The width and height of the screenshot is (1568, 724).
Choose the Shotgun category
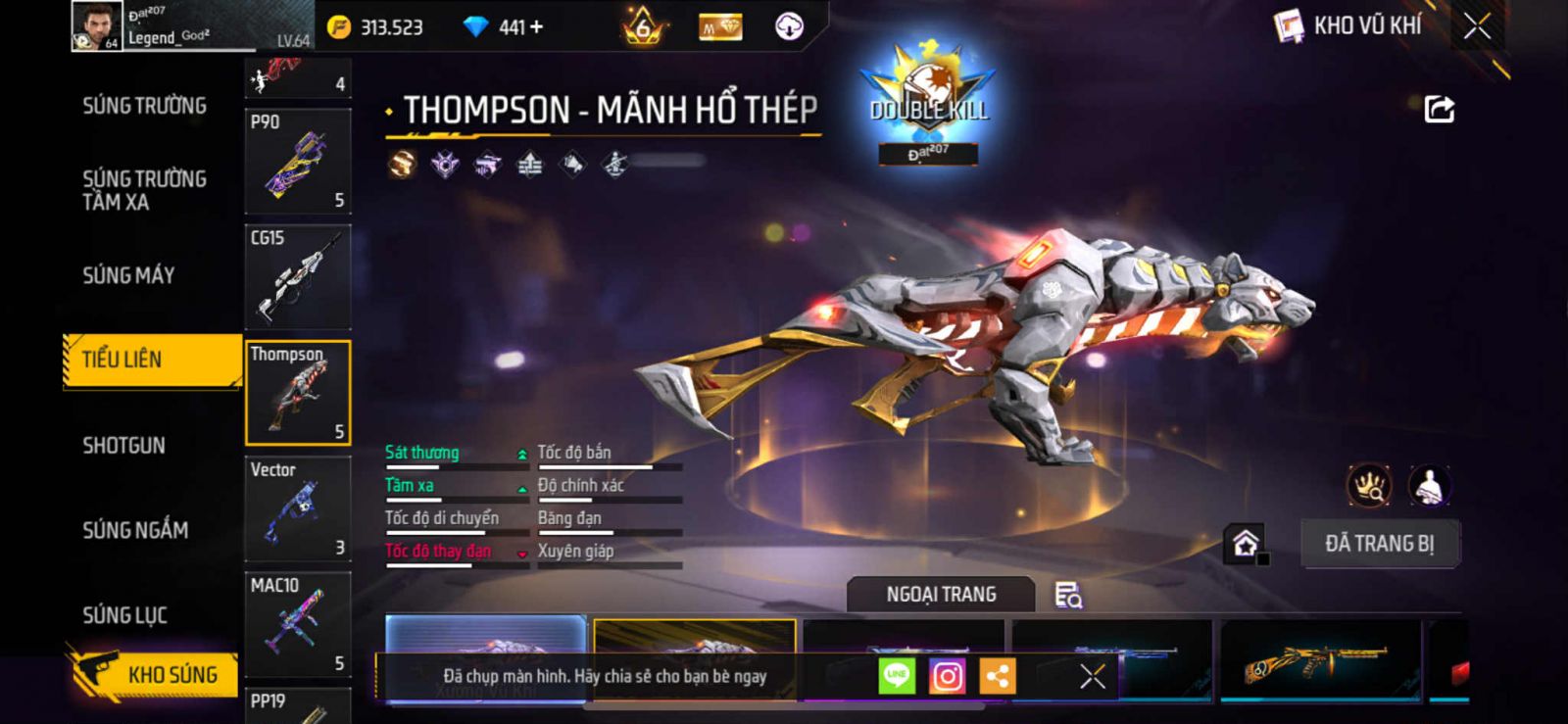(x=123, y=446)
